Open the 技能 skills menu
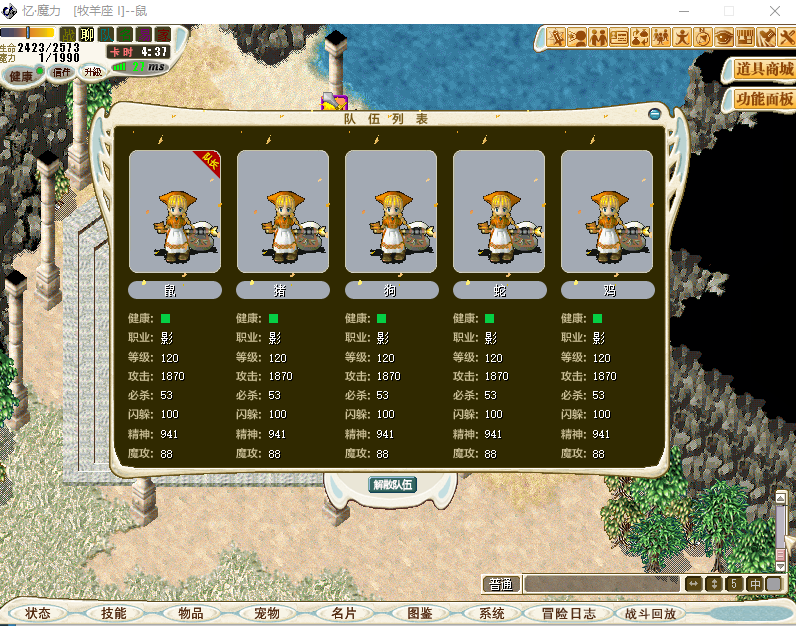Image resolution: width=796 pixels, height=626 pixels. [x=114, y=613]
